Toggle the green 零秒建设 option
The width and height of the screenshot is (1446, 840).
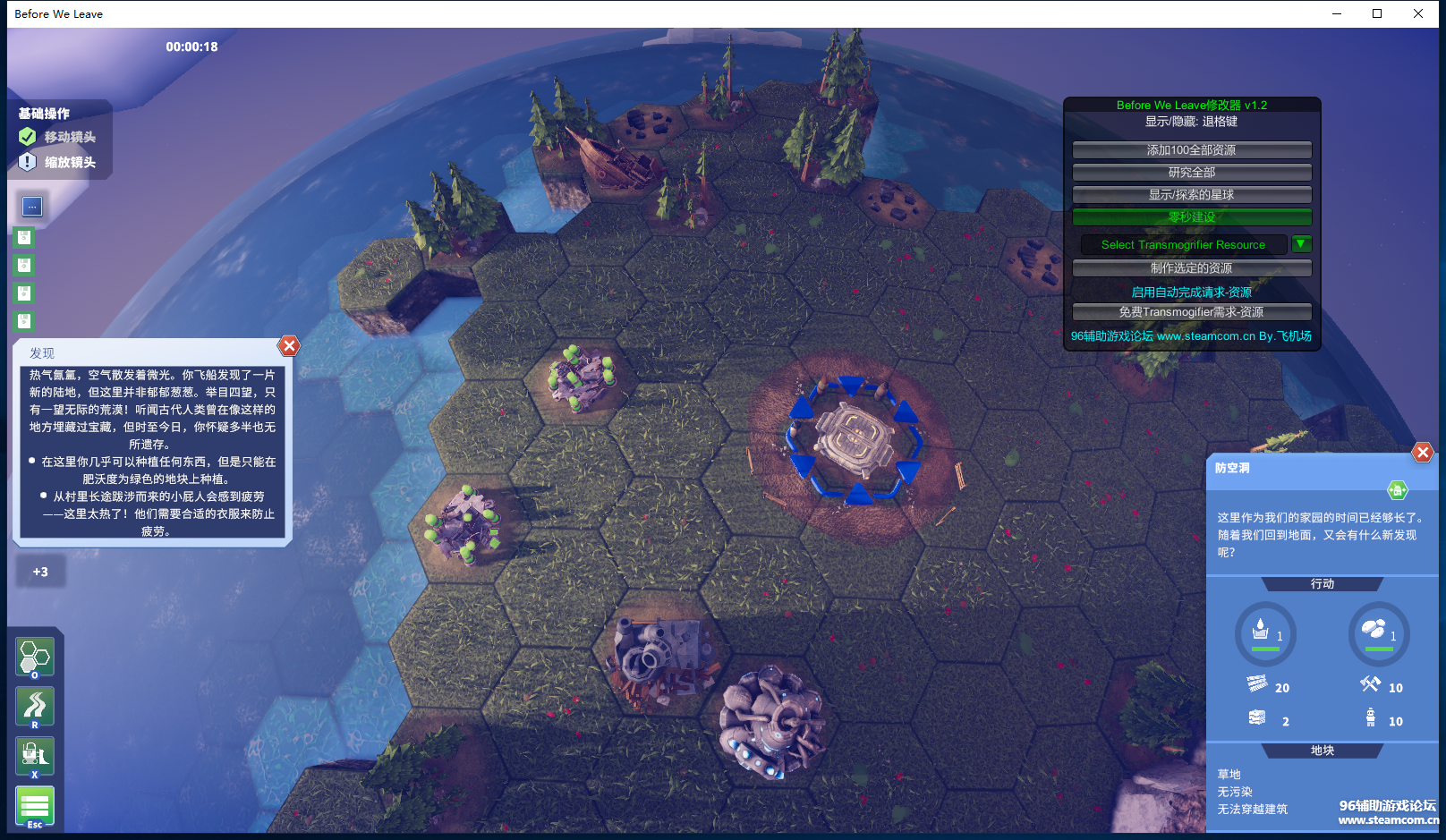1191,217
